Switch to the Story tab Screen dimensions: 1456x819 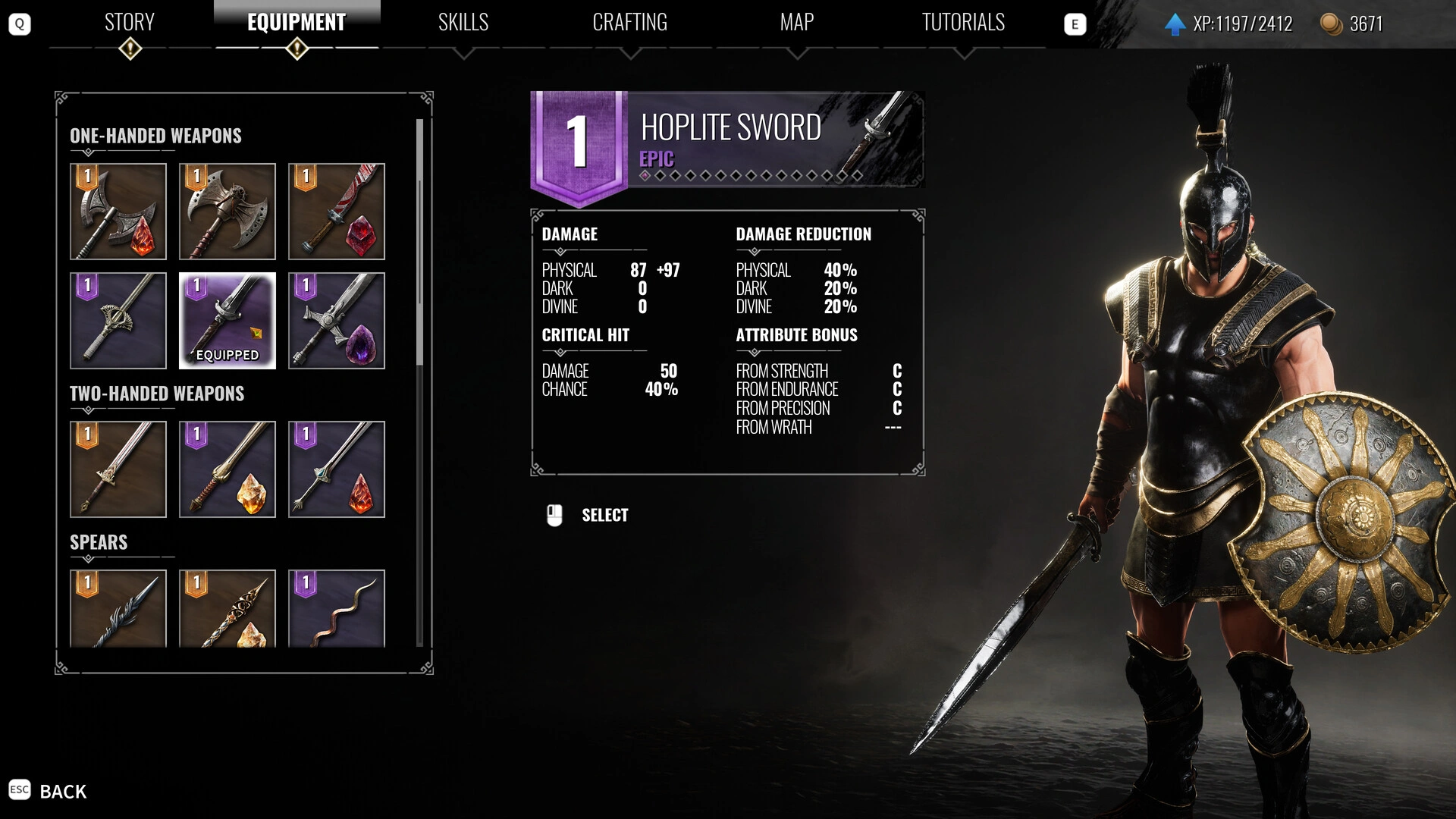coord(130,23)
